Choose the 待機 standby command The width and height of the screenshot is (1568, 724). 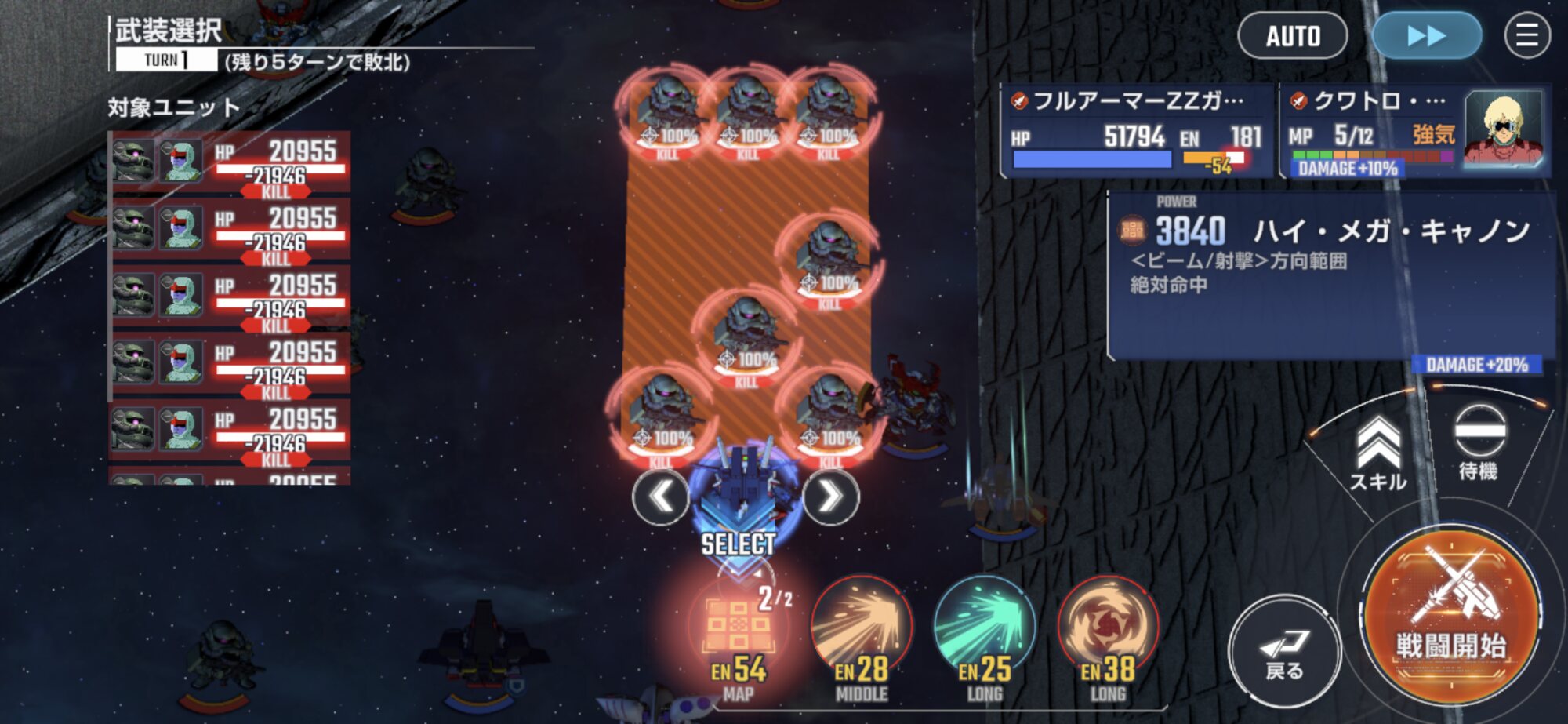click(1479, 442)
